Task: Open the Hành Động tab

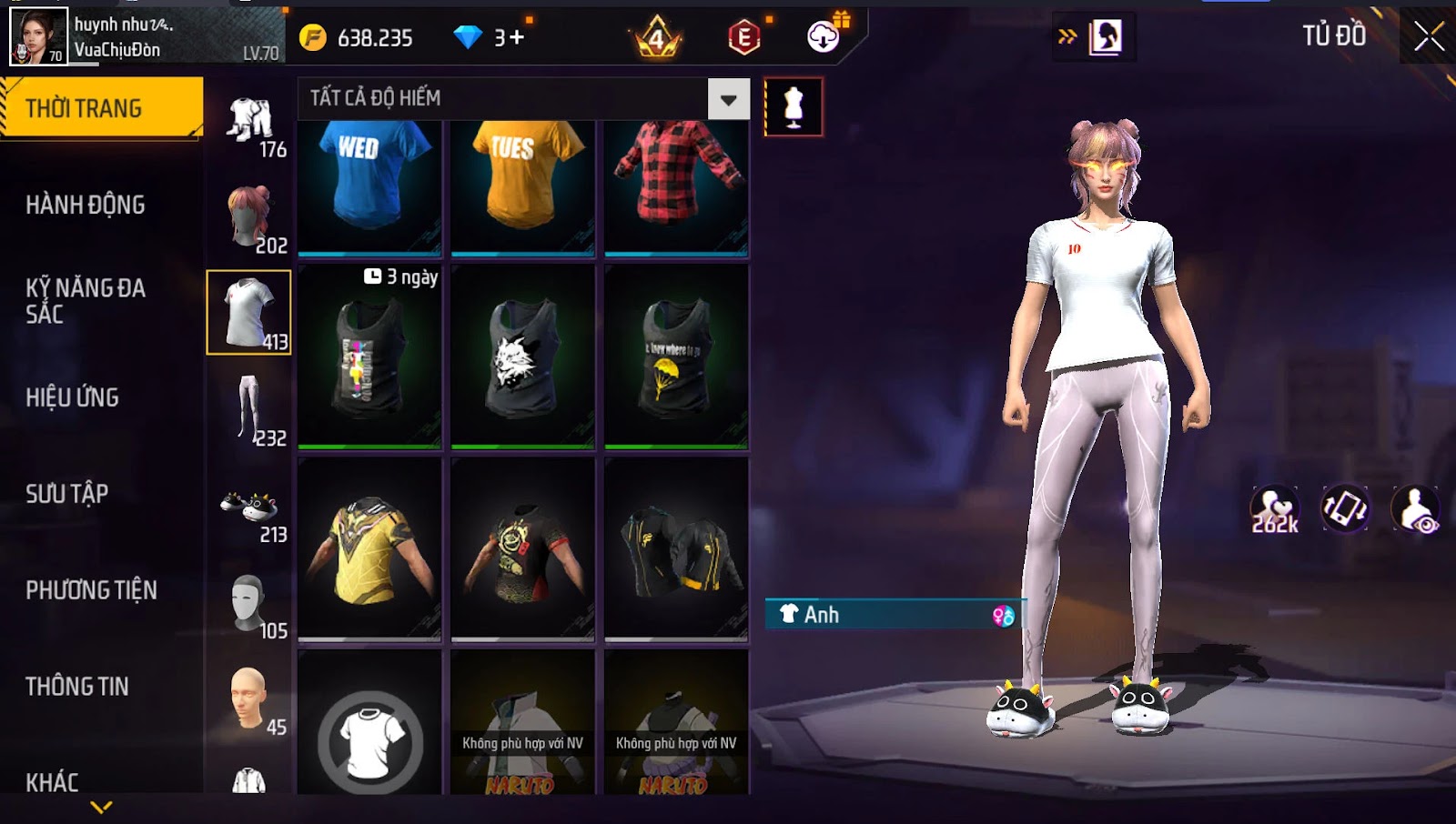Action: pyautogui.click(x=86, y=205)
